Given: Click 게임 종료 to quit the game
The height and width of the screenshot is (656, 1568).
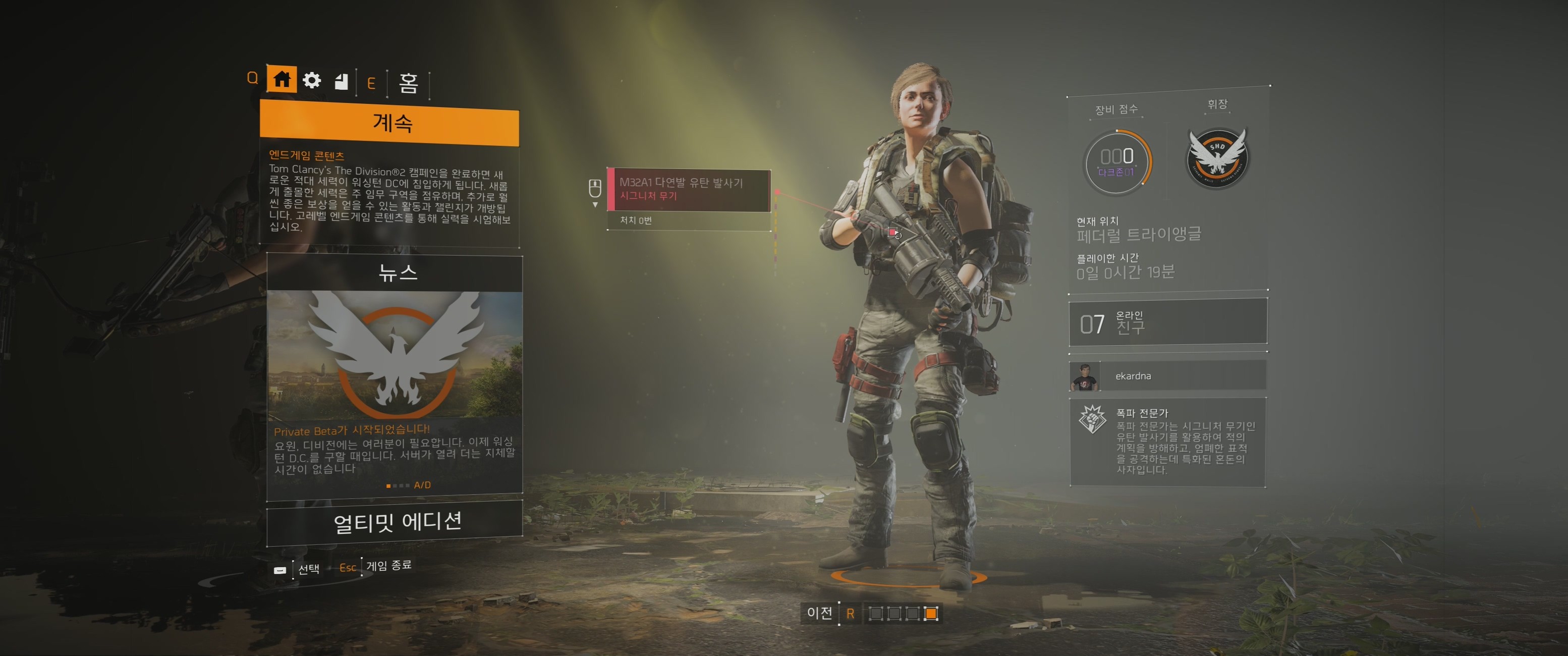Looking at the screenshot, I should click(388, 566).
